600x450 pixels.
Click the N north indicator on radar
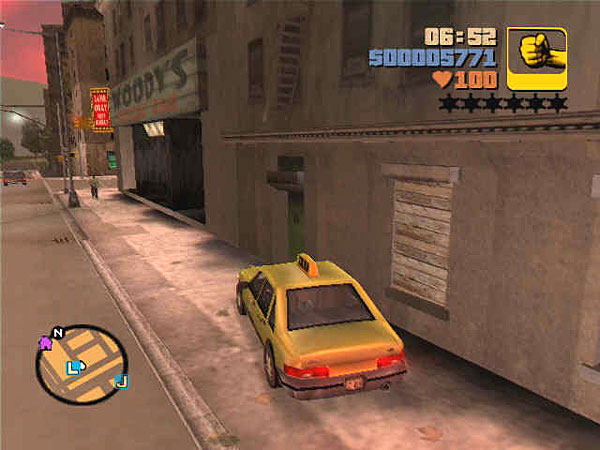coord(58,332)
